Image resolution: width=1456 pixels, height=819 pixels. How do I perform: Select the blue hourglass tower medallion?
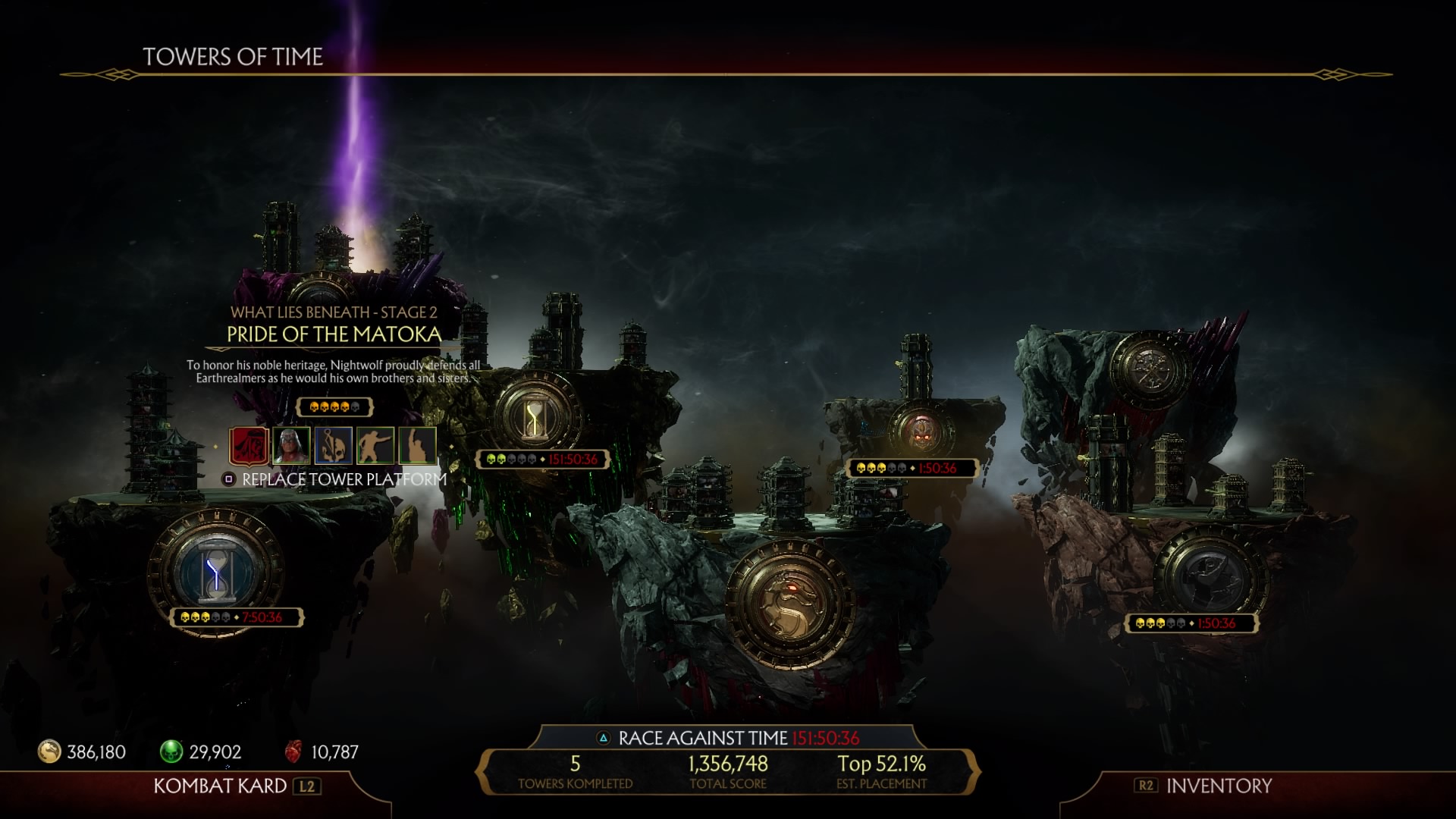pos(217,570)
